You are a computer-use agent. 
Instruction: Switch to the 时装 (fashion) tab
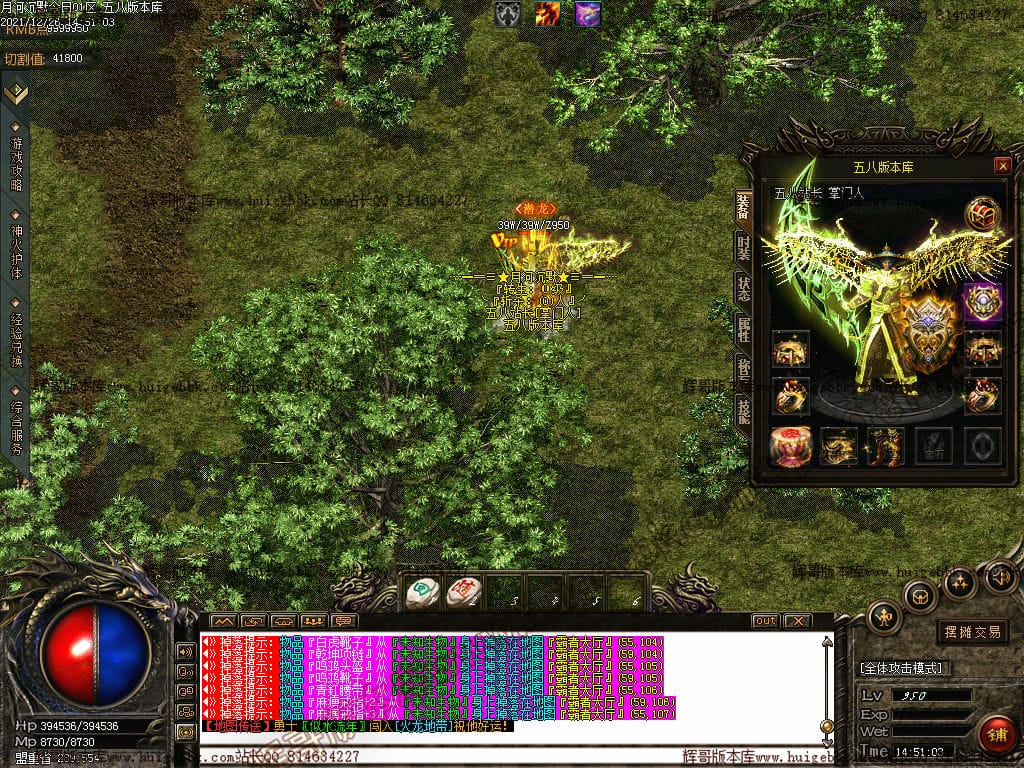pos(743,247)
